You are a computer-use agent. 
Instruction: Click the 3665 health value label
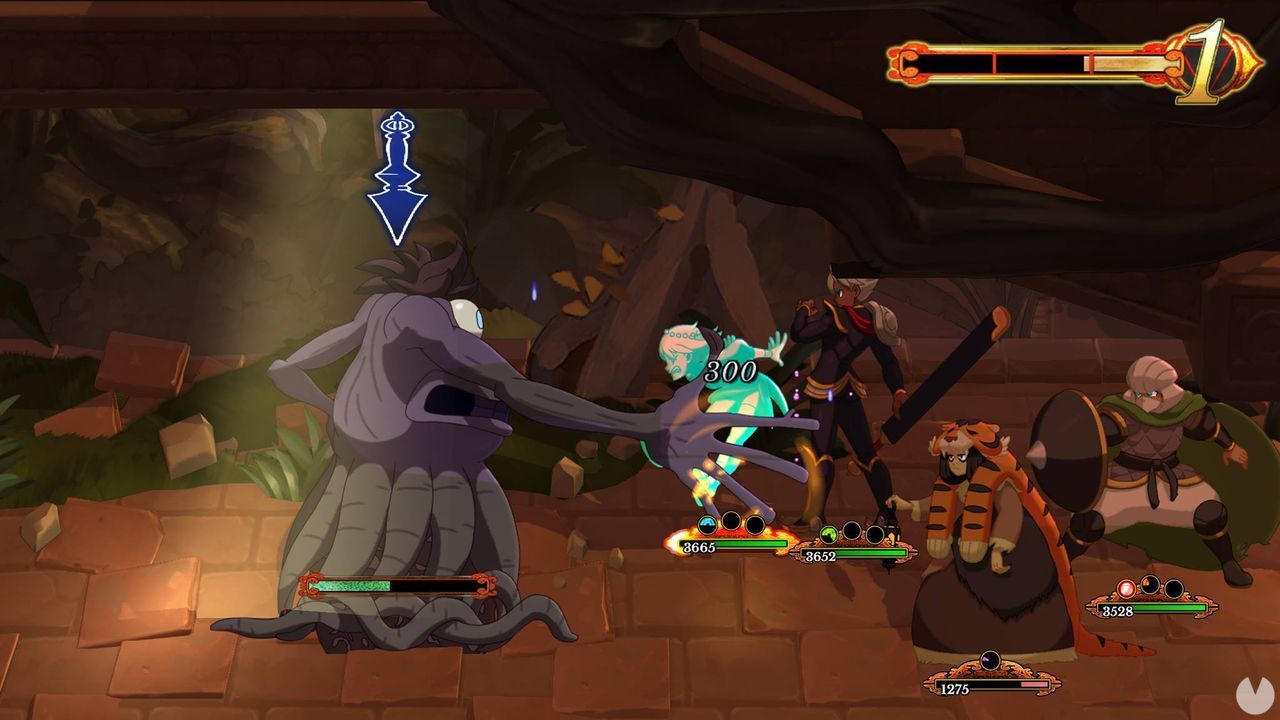coord(700,545)
